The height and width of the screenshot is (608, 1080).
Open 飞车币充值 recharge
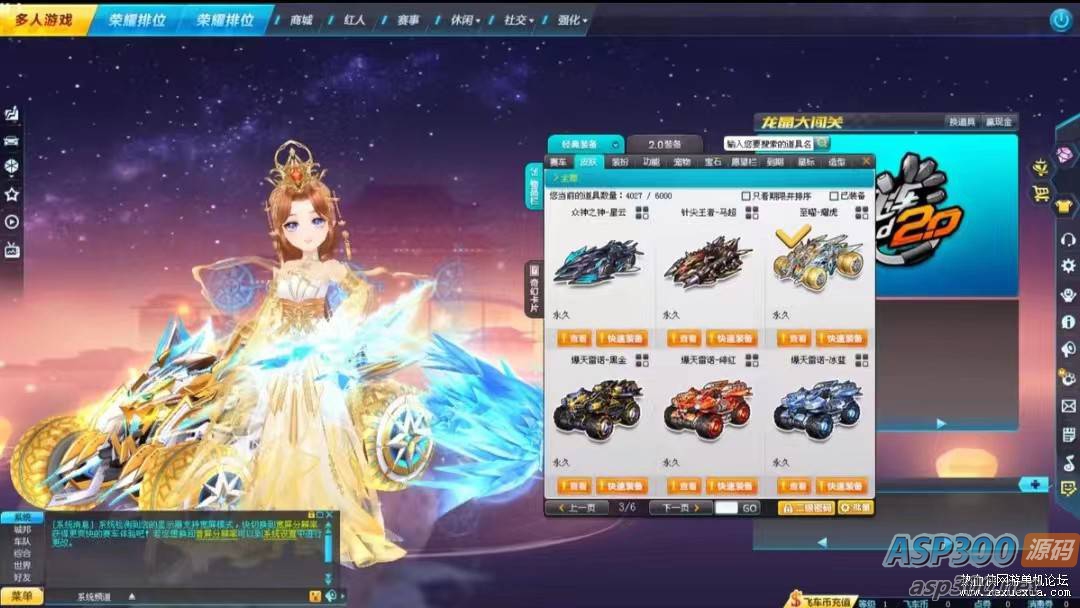(x=823, y=601)
